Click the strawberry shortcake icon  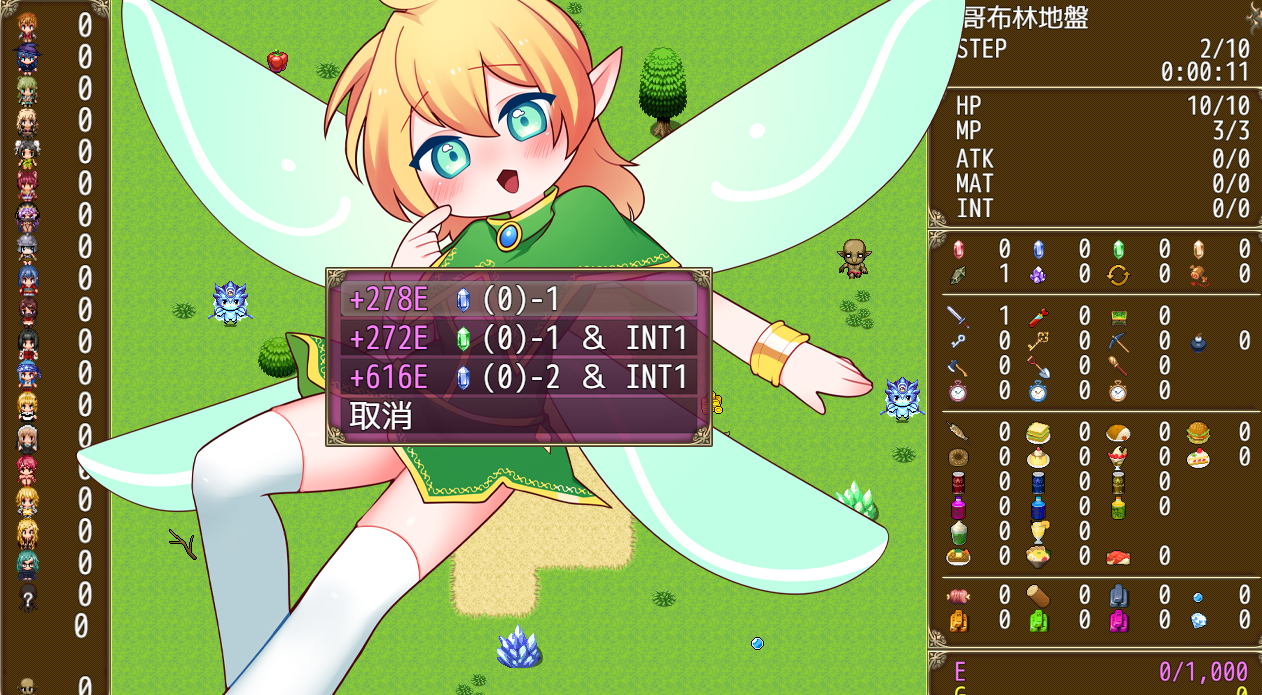(x=1199, y=458)
